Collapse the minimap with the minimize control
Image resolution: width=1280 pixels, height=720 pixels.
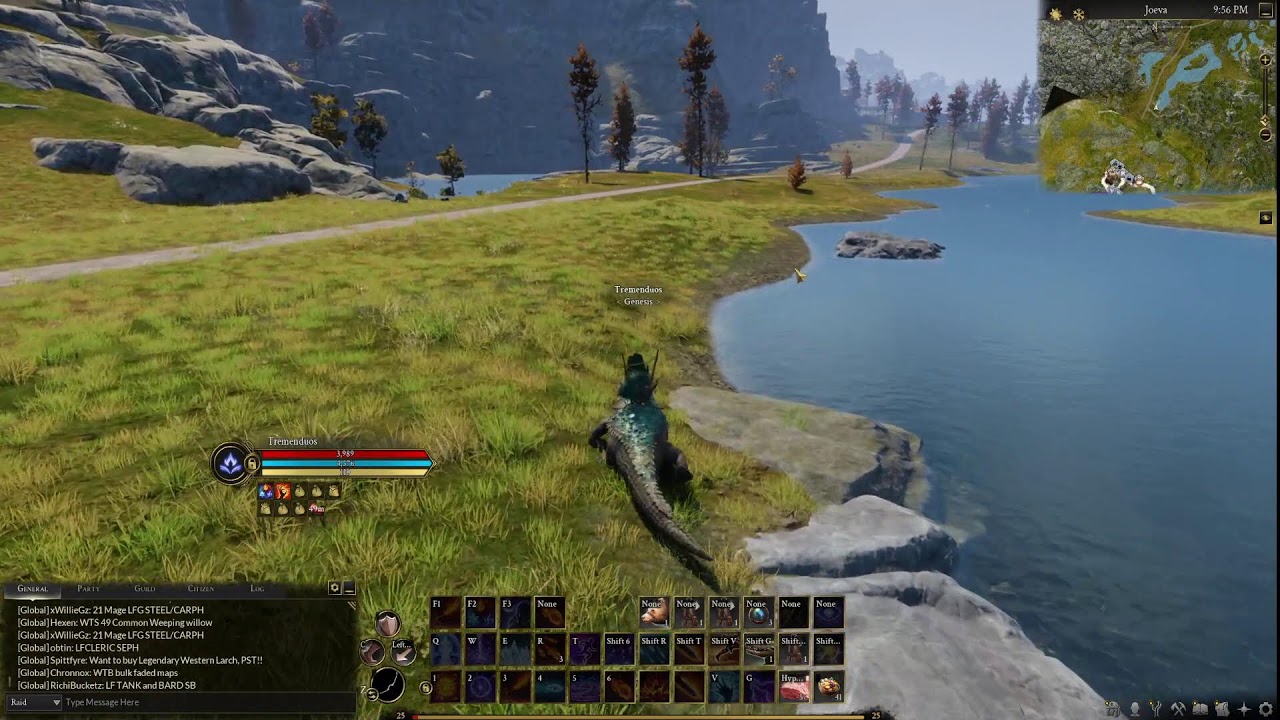pyautogui.click(x=1266, y=10)
